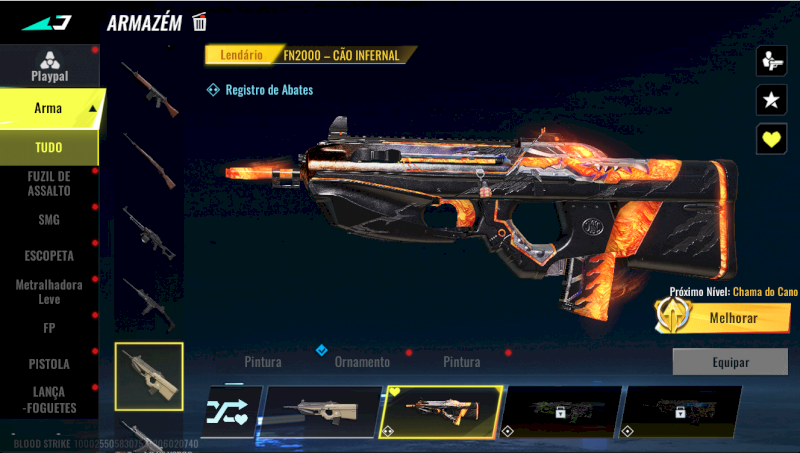
Task: Toggle the yellow heart favorite icon
Action: 771,138
